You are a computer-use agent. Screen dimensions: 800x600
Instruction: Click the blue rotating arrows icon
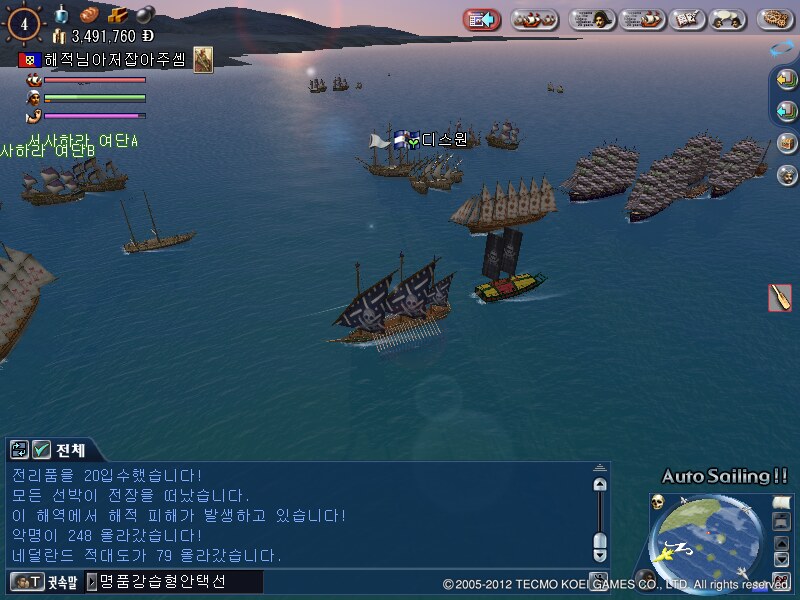click(x=783, y=48)
